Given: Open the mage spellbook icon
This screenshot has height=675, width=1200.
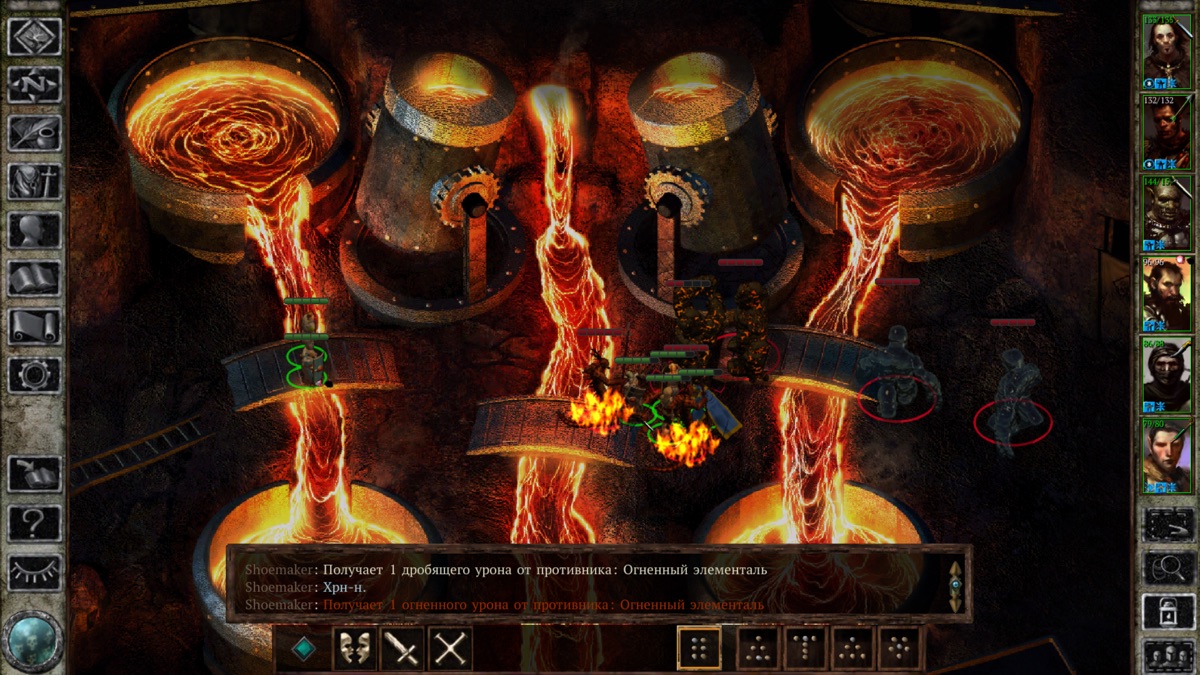Looking at the screenshot, I should [35, 278].
